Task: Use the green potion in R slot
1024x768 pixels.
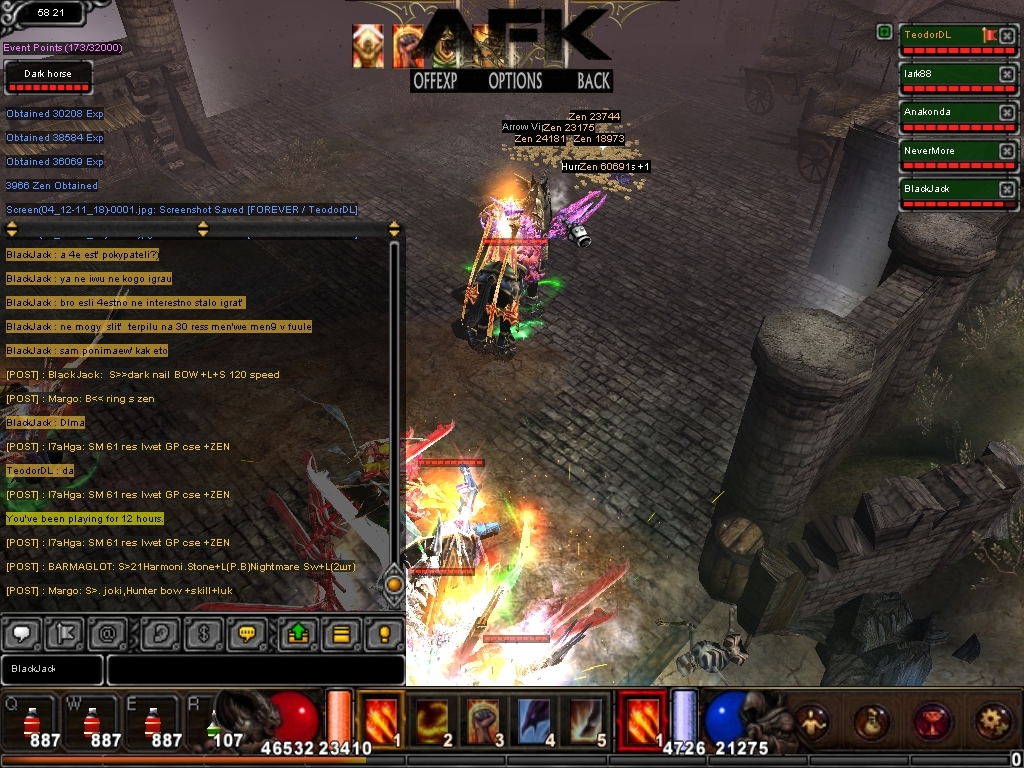Action: (213, 724)
